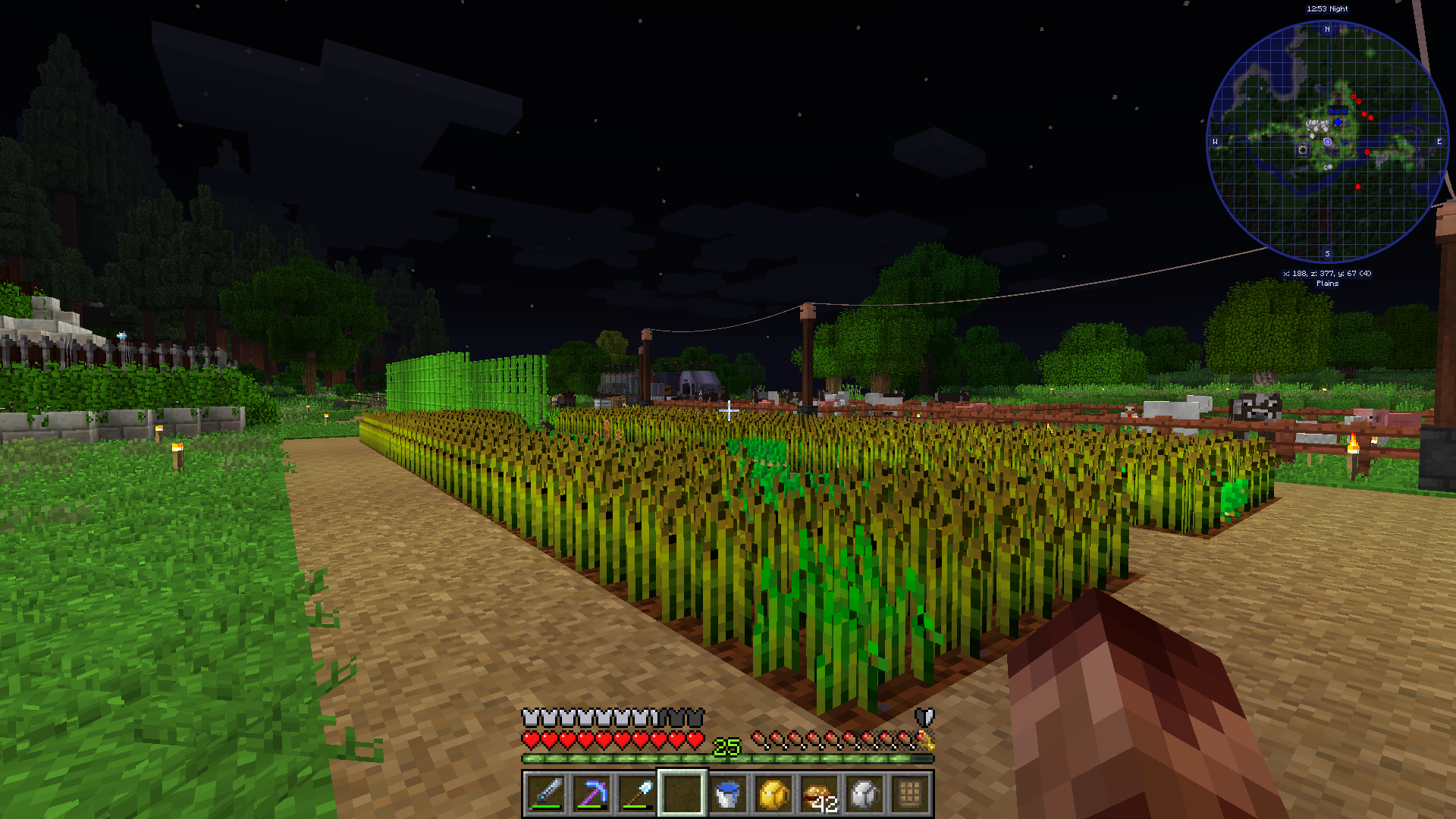Select the sword hotbar slot
1456x819 pixels.
click(546, 794)
